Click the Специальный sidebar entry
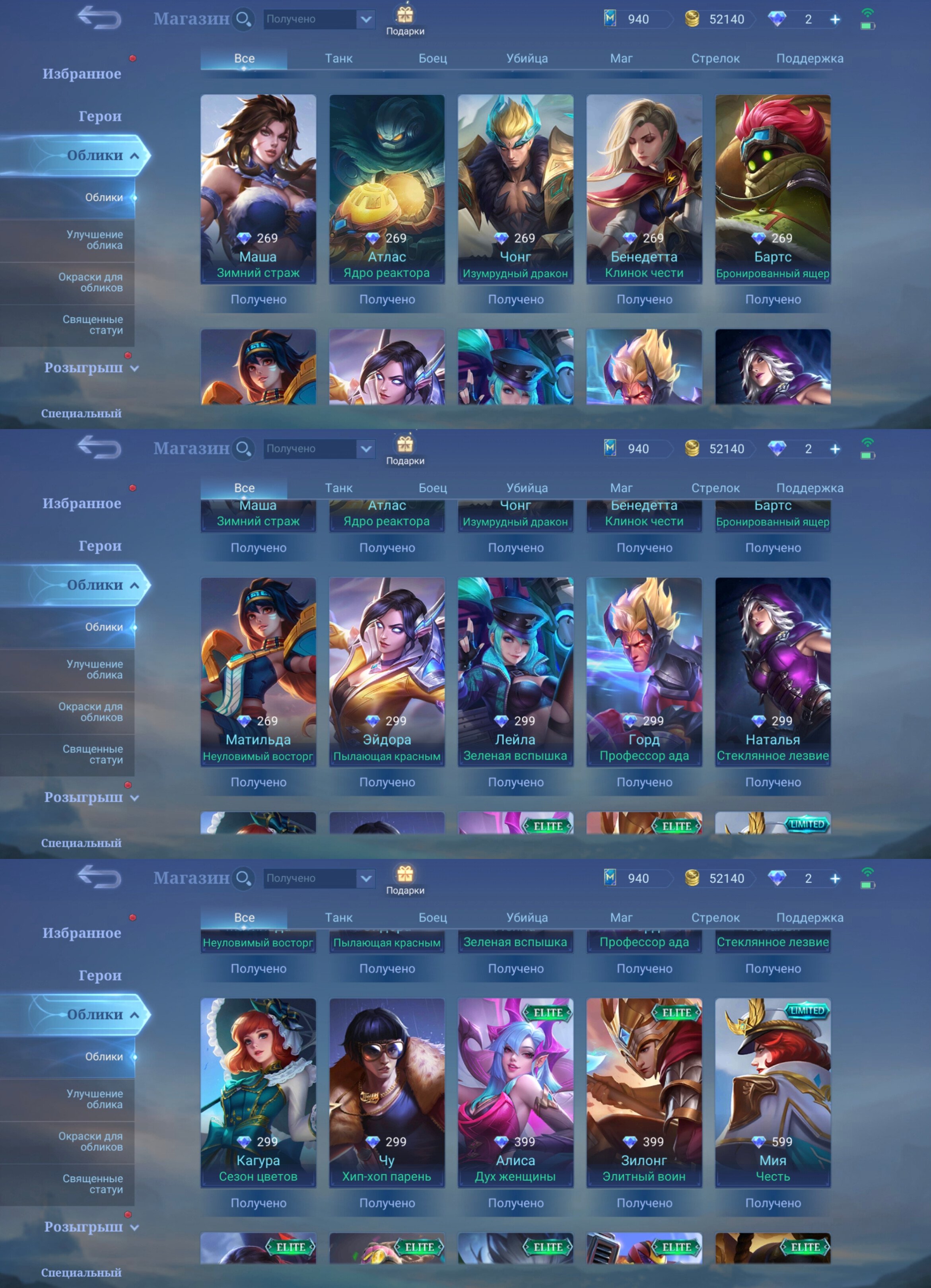931x1288 pixels. coord(81,414)
